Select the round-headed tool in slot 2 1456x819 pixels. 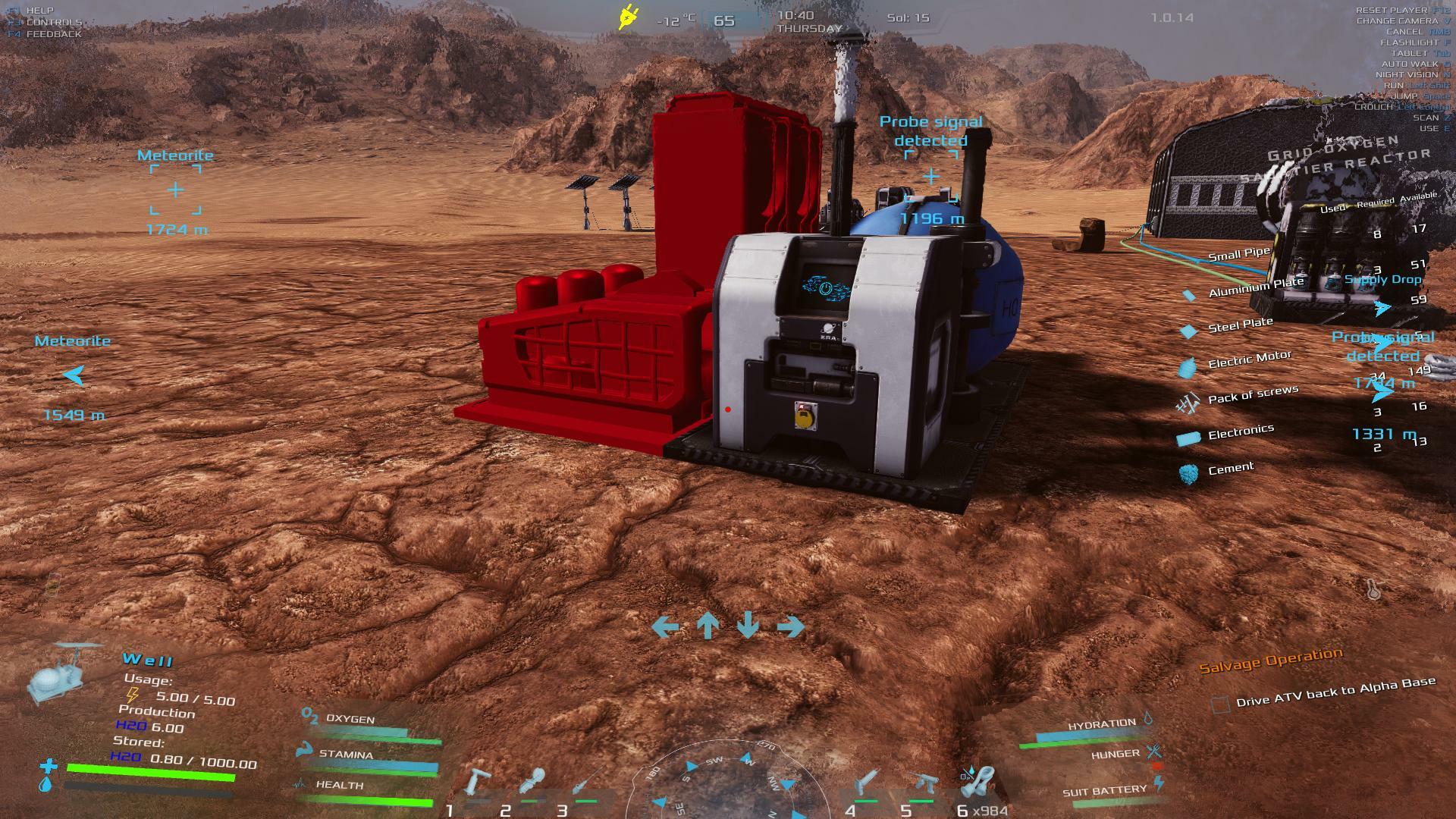532,783
